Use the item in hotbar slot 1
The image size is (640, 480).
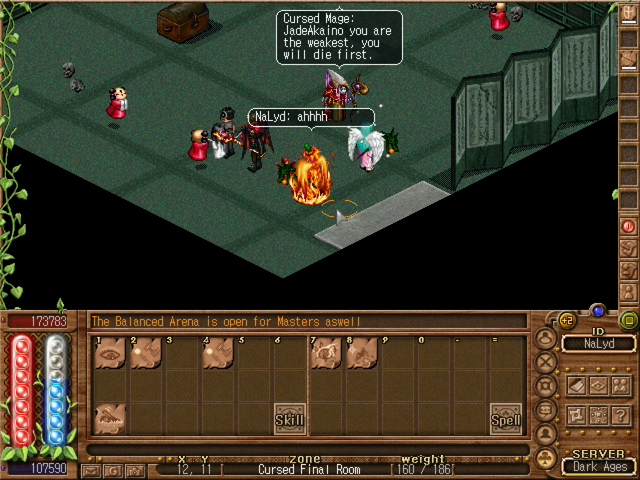[108, 353]
